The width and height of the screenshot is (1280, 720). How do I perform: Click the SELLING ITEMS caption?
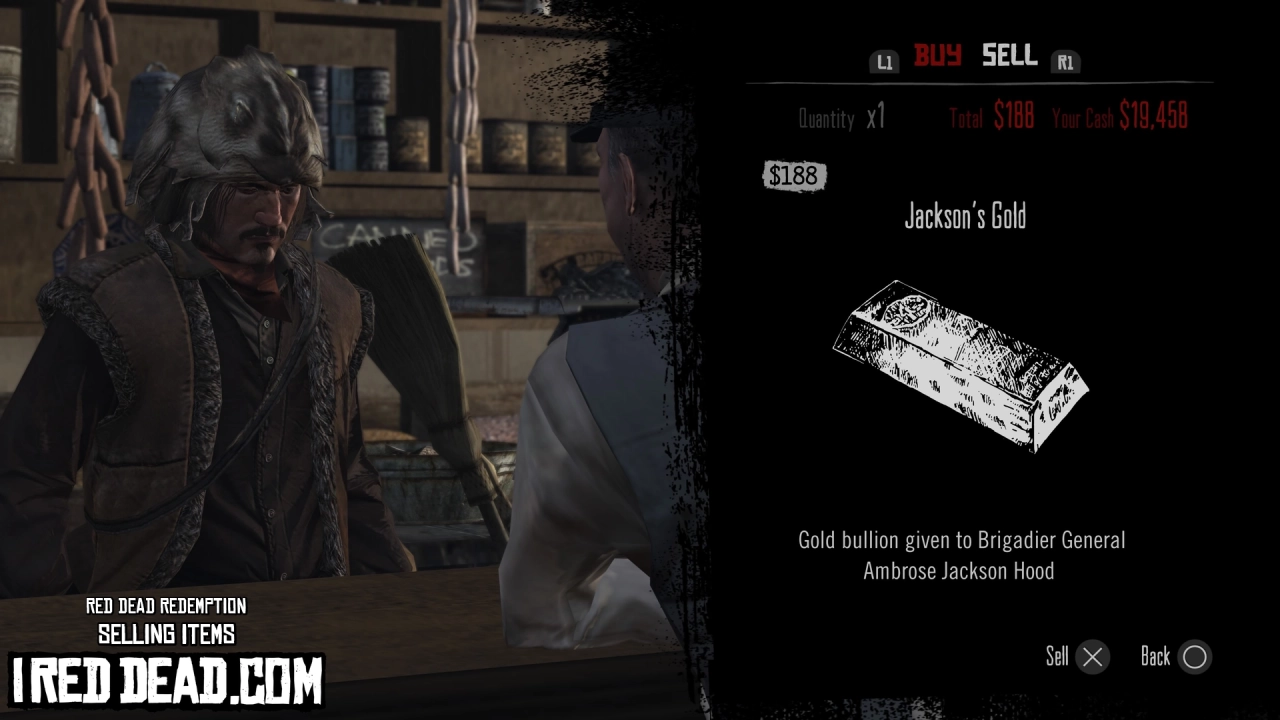click(166, 634)
